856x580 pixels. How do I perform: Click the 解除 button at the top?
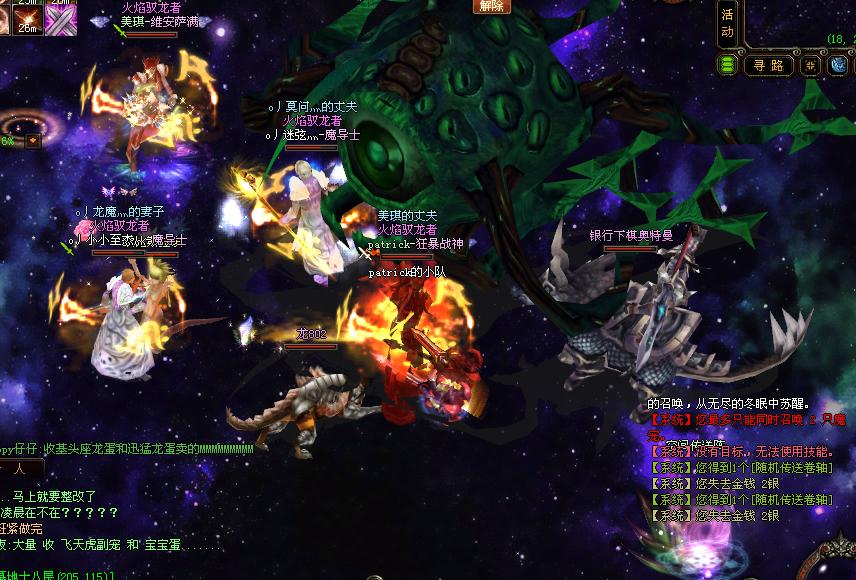[491, 6]
